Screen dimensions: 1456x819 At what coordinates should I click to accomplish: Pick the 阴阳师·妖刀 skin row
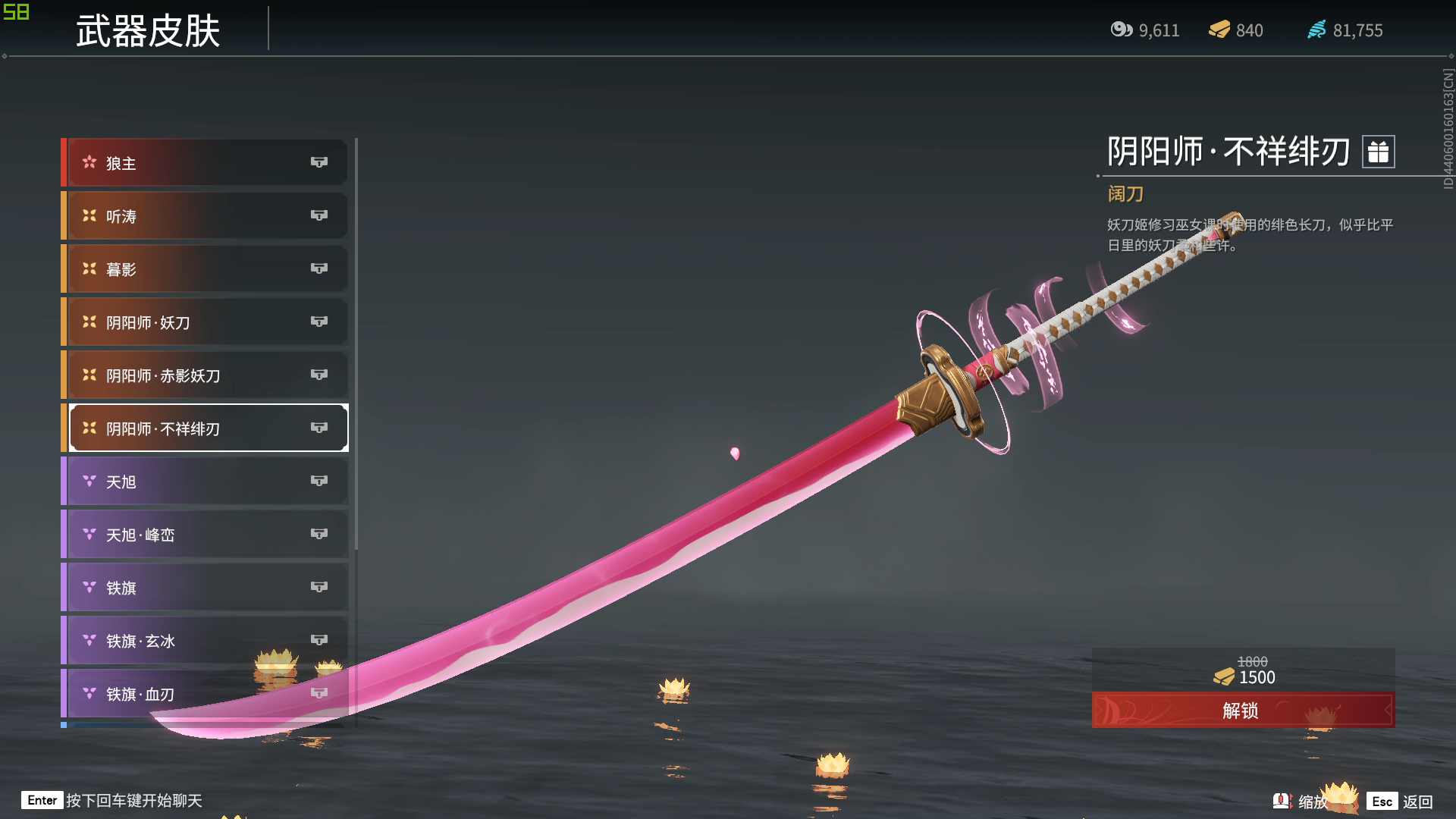[x=206, y=322]
